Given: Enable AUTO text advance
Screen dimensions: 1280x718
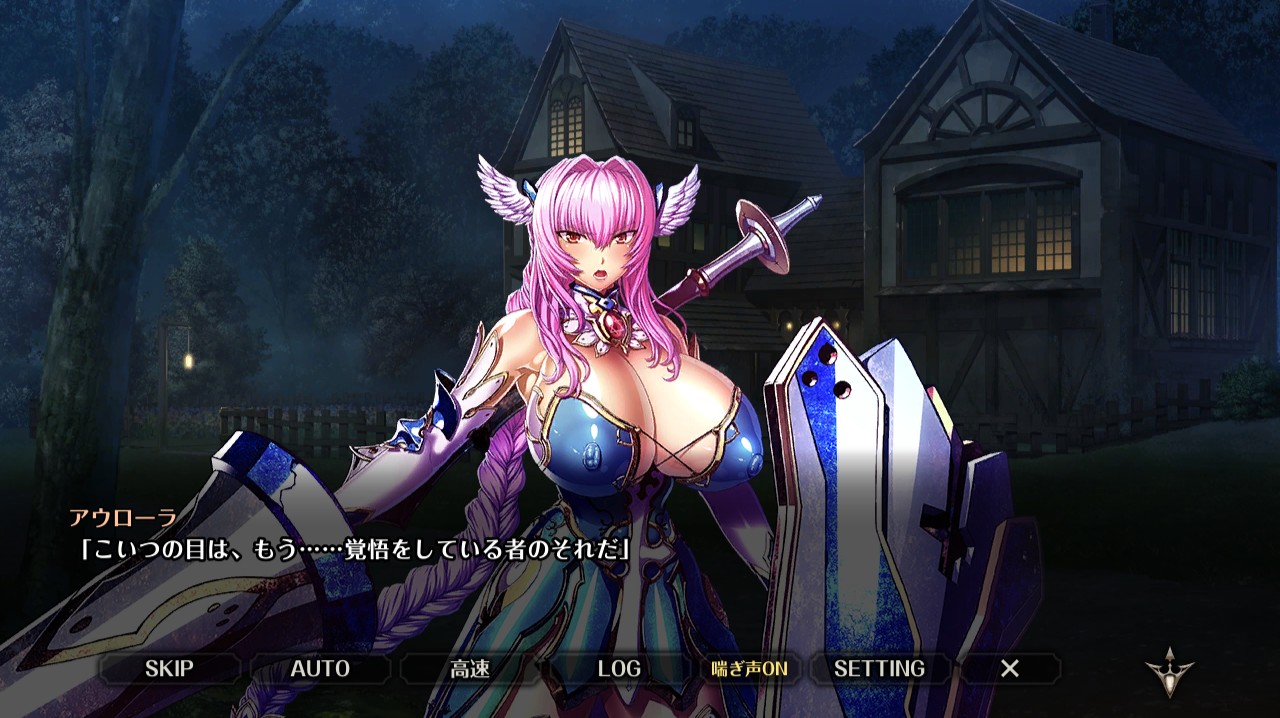Looking at the screenshot, I should tap(320, 668).
